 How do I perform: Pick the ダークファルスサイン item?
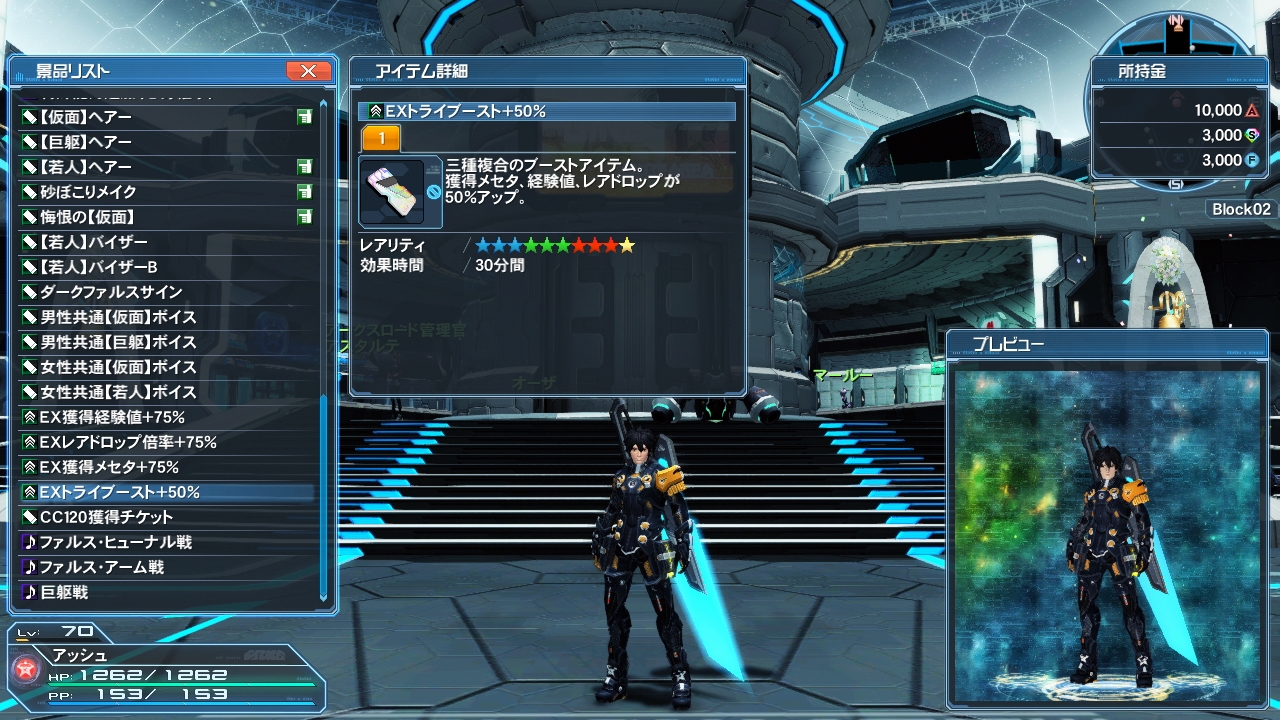(x=110, y=292)
